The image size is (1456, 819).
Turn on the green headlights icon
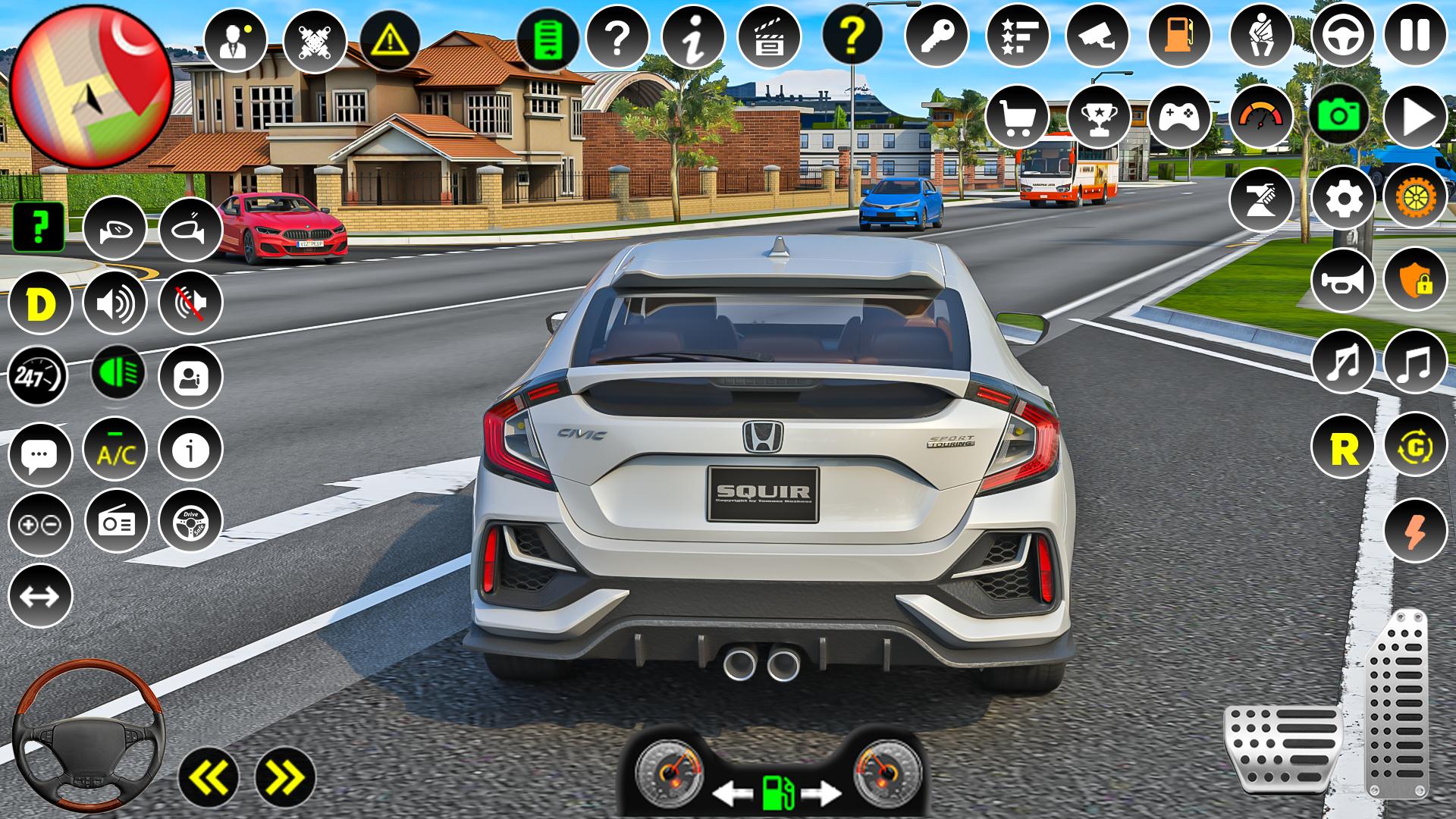pos(118,373)
